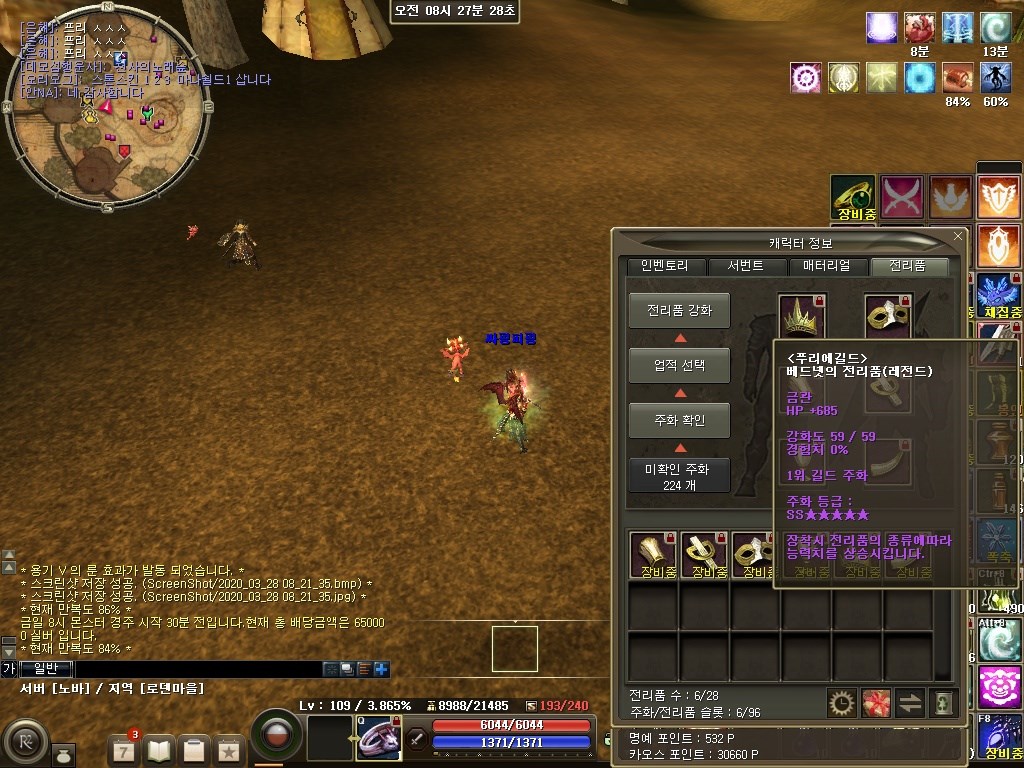Click the chat input field
The height and width of the screenshot is (768, 1024).
[x=198, y=669]
